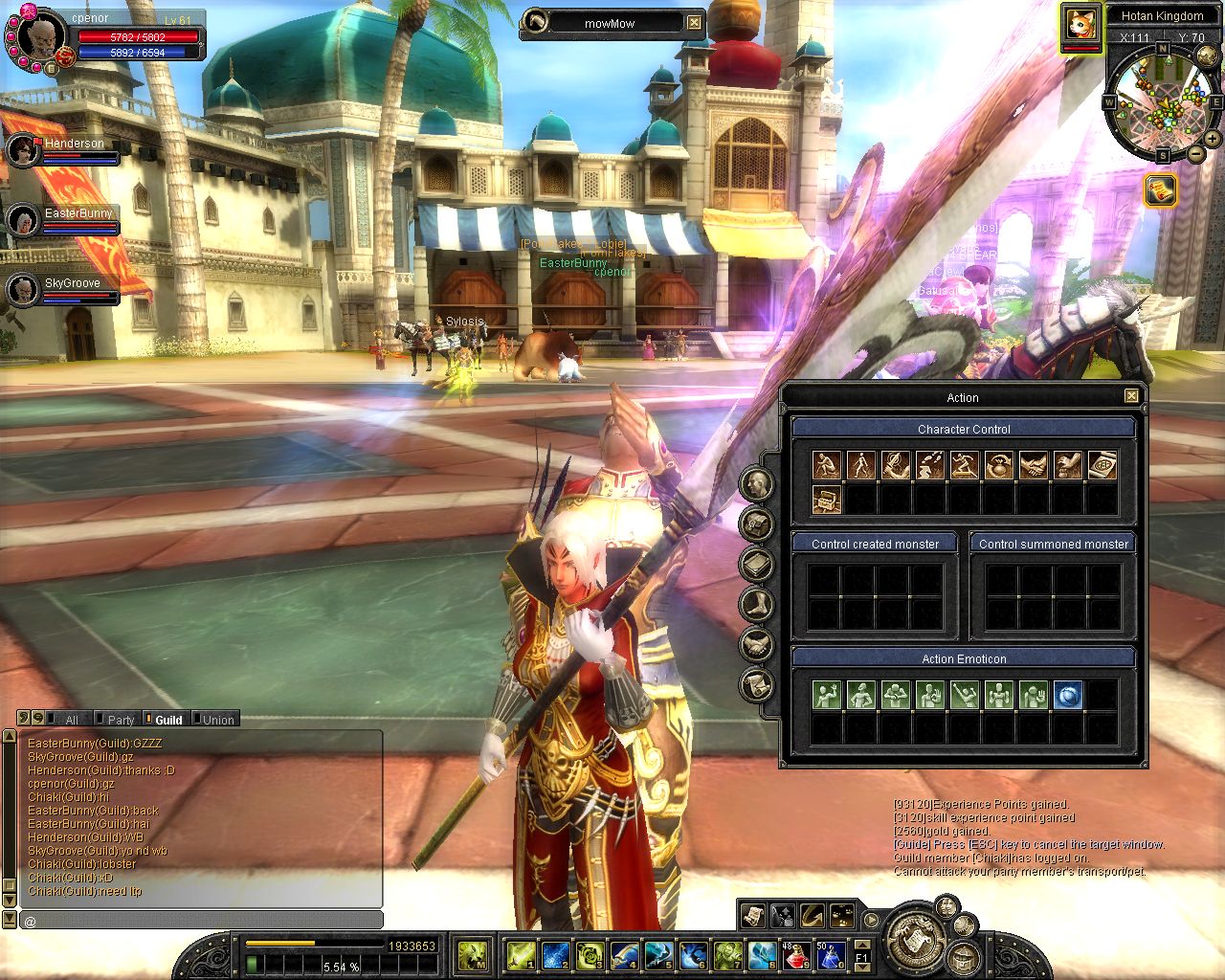Select the cat pet portrait
Image resolution: width=1225 pixels, height=980 pixels.
tap(1080, 24)
